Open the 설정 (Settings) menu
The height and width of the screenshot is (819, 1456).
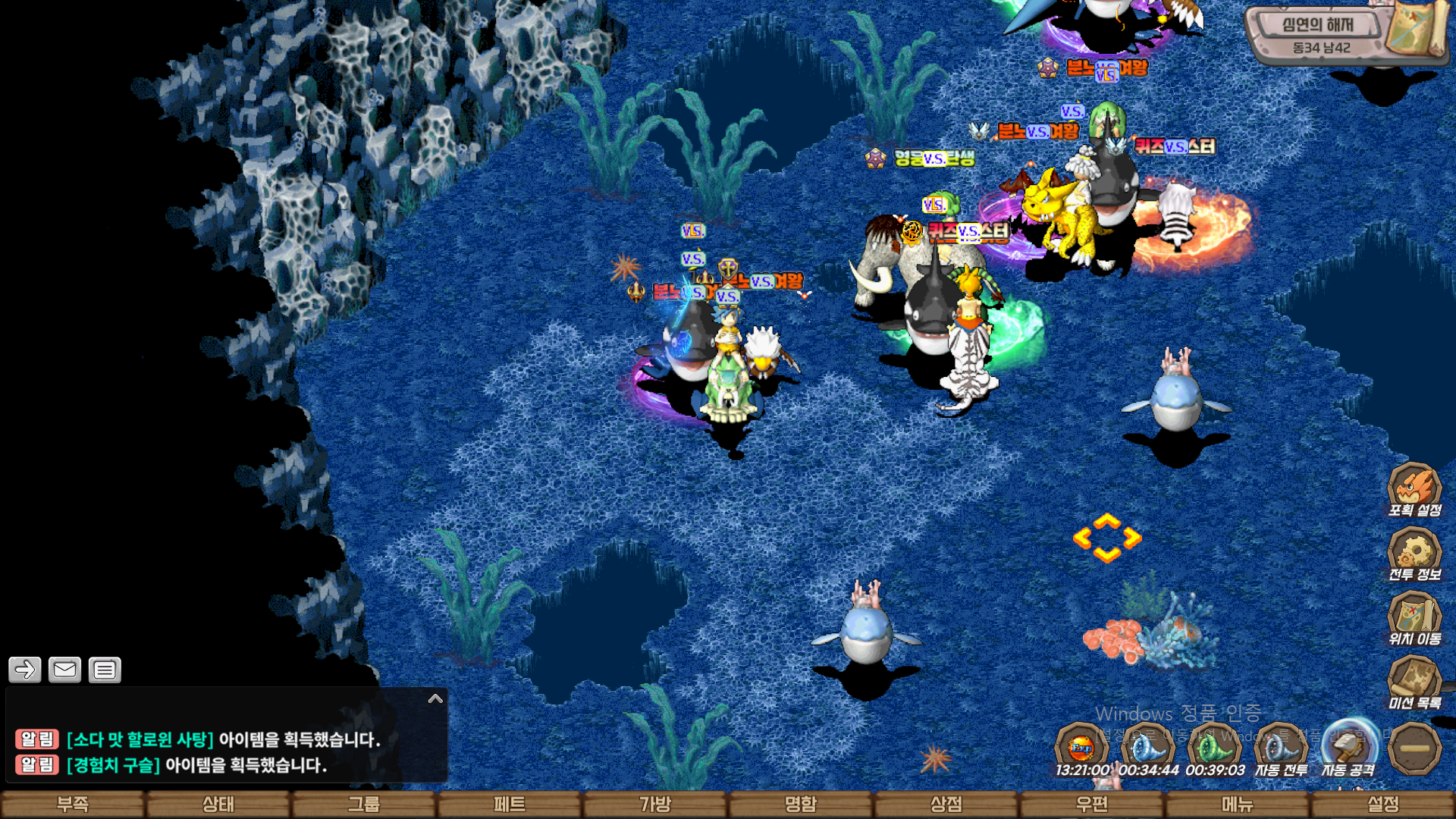pyautogui.click(x=1383, y=804)
